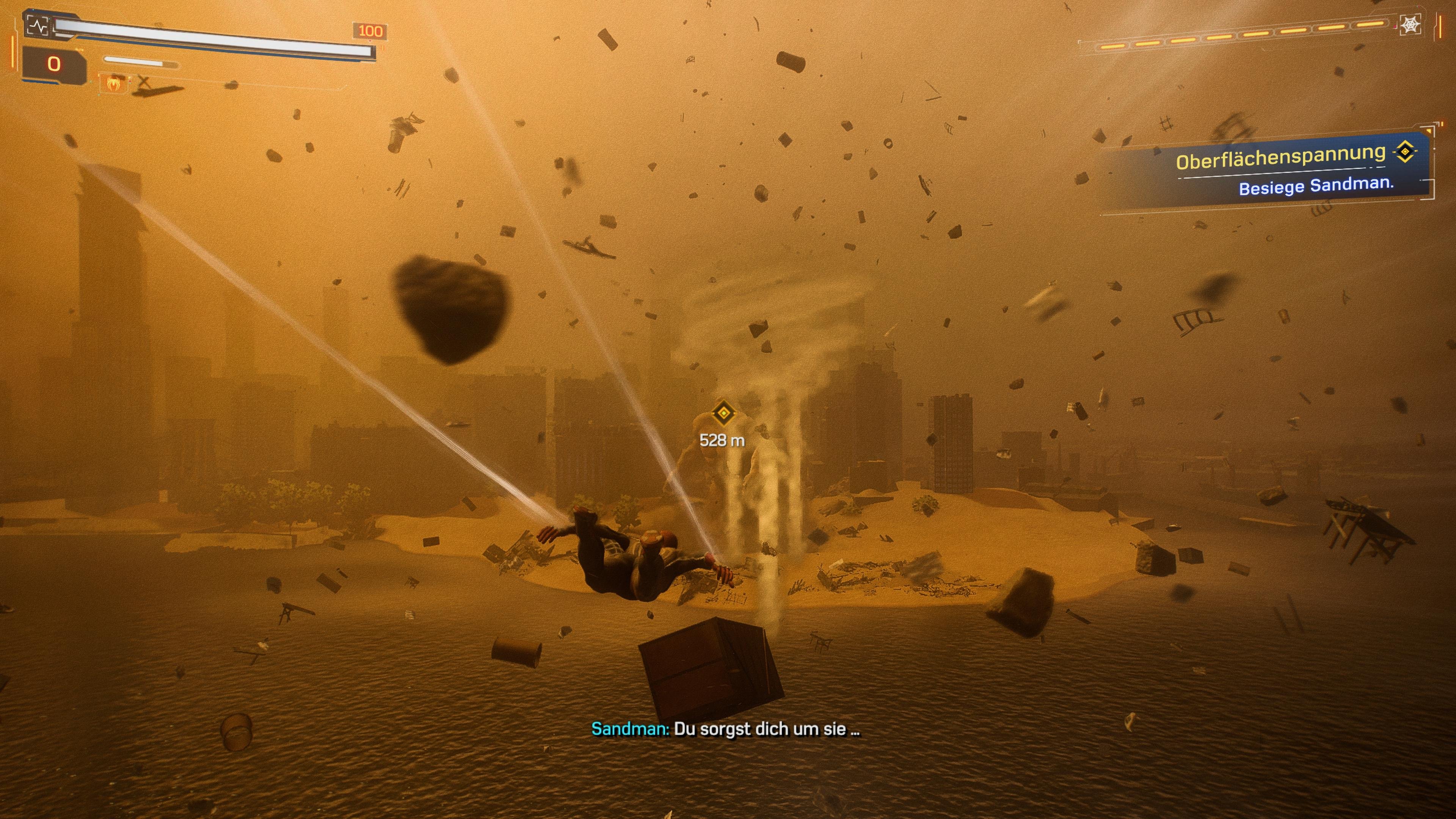This screenshot has height=819, width=1456.
Task: Select the yellow diamond waypoint marker above 528 m
Action: pos(723,413)
